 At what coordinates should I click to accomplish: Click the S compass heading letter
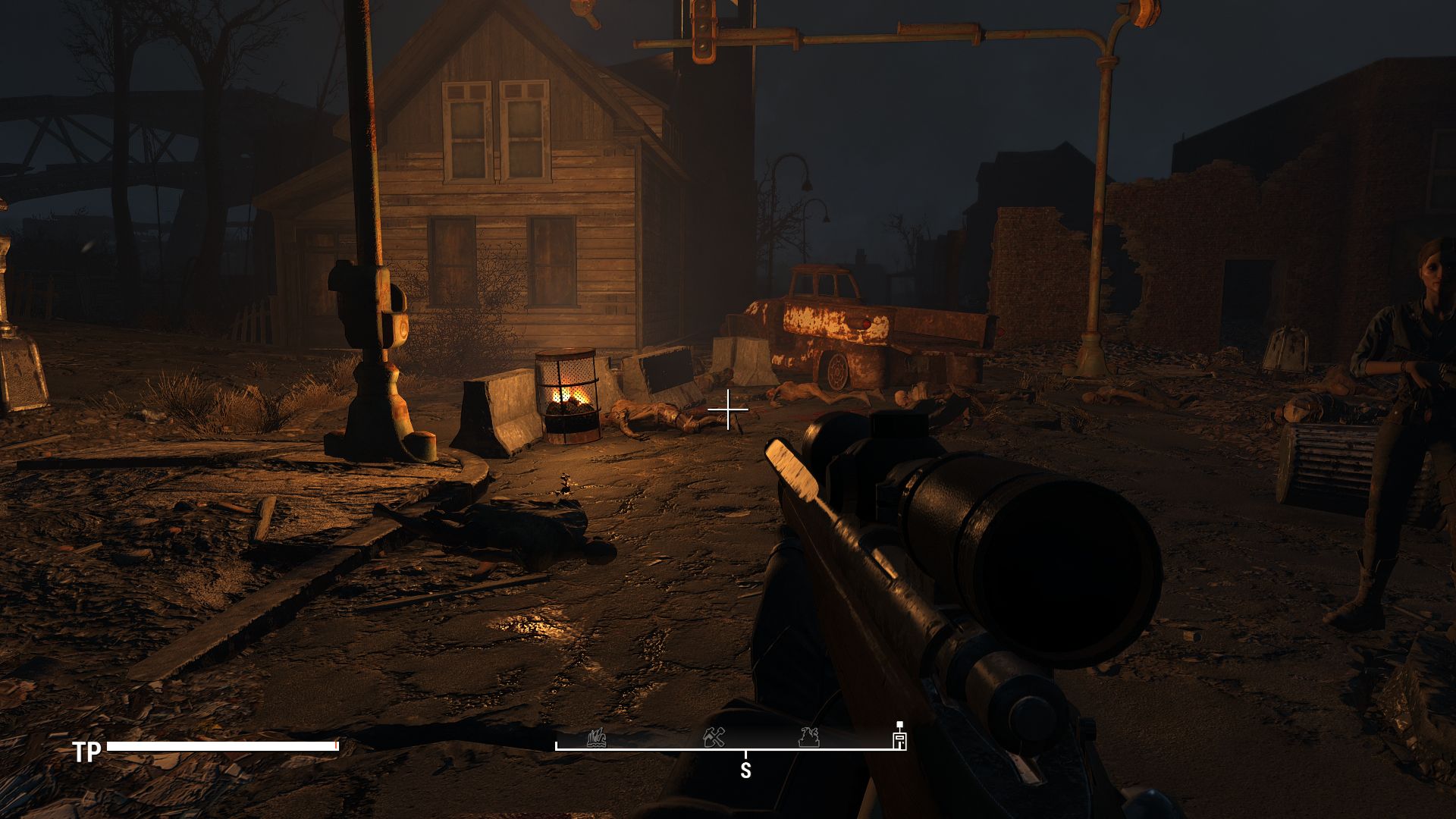pos(747,771)
